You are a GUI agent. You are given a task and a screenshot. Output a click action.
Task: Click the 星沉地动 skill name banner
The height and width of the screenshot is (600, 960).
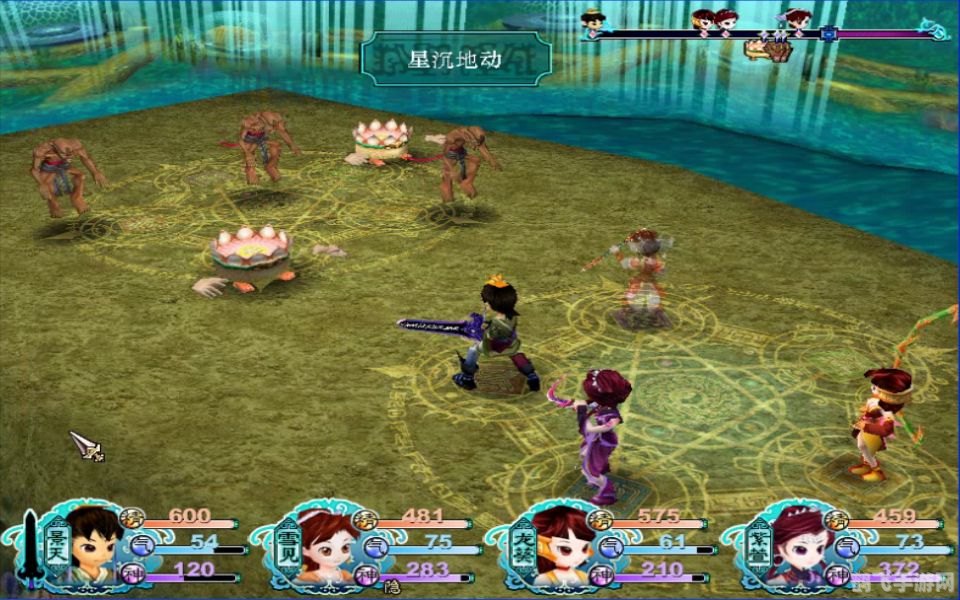coord(456,58)
